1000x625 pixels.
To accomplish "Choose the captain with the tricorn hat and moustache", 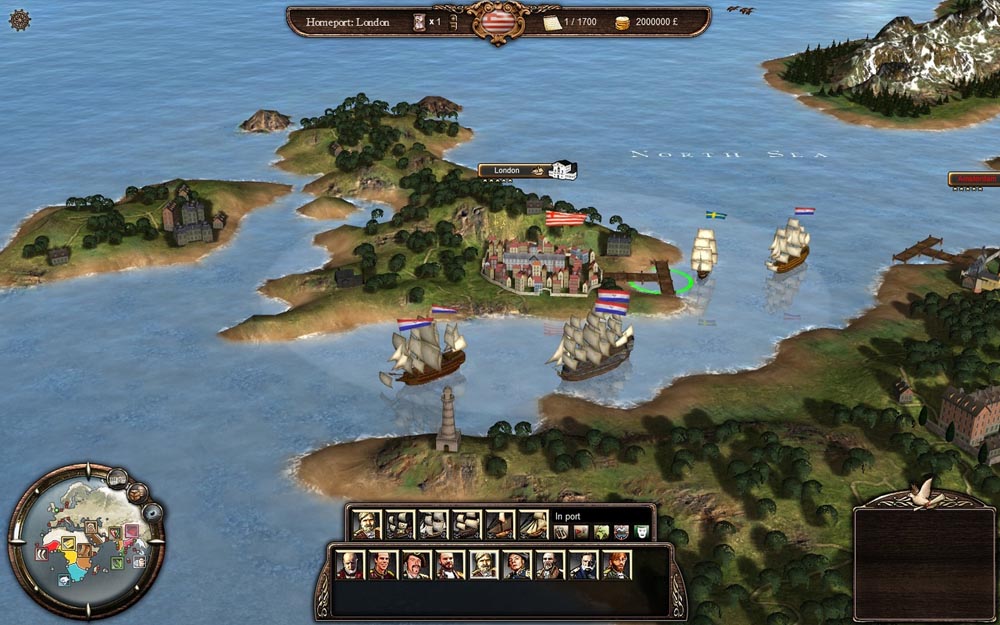I will point(416,565).
